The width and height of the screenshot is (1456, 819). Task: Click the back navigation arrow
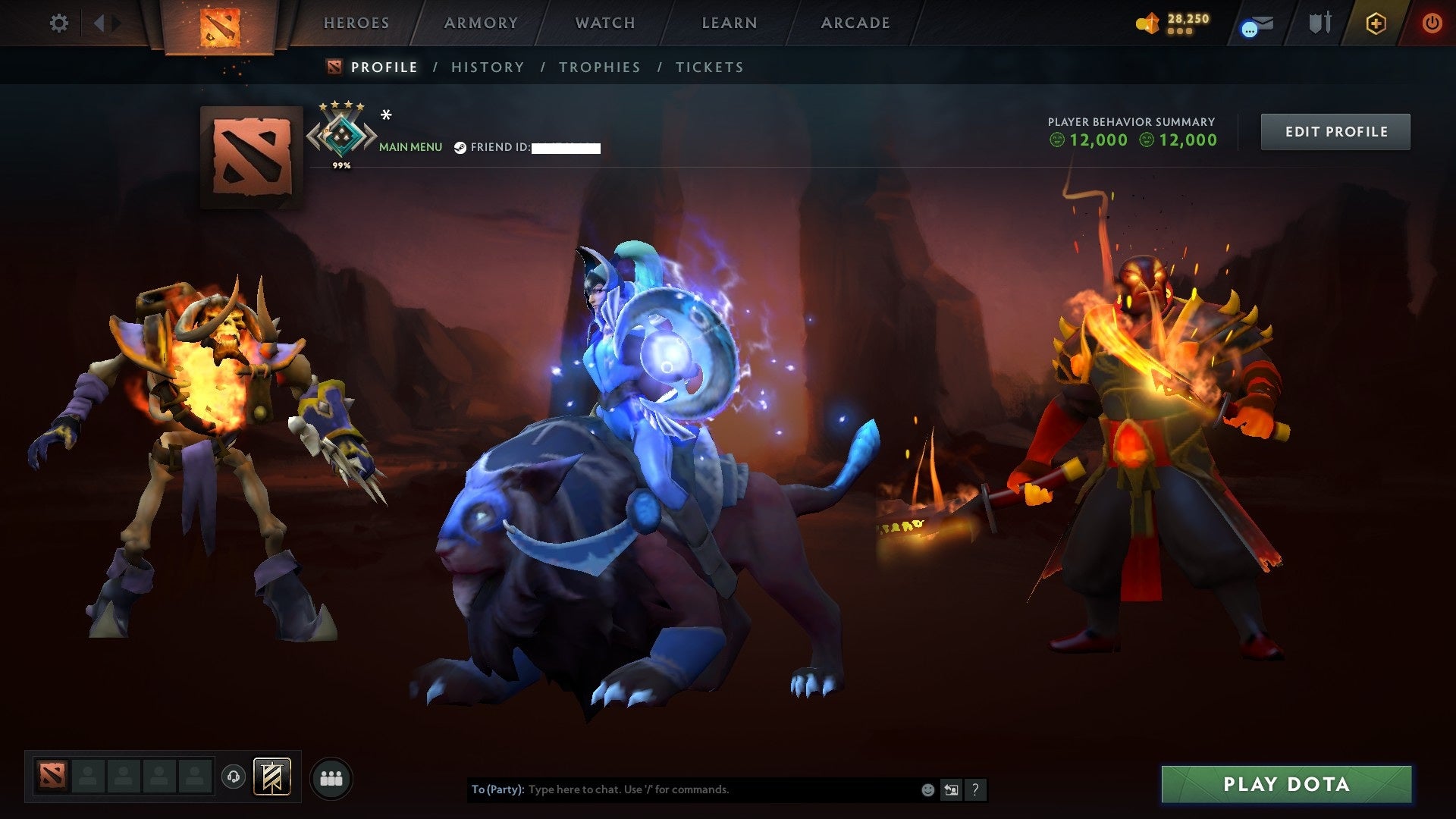coord(99,23)
